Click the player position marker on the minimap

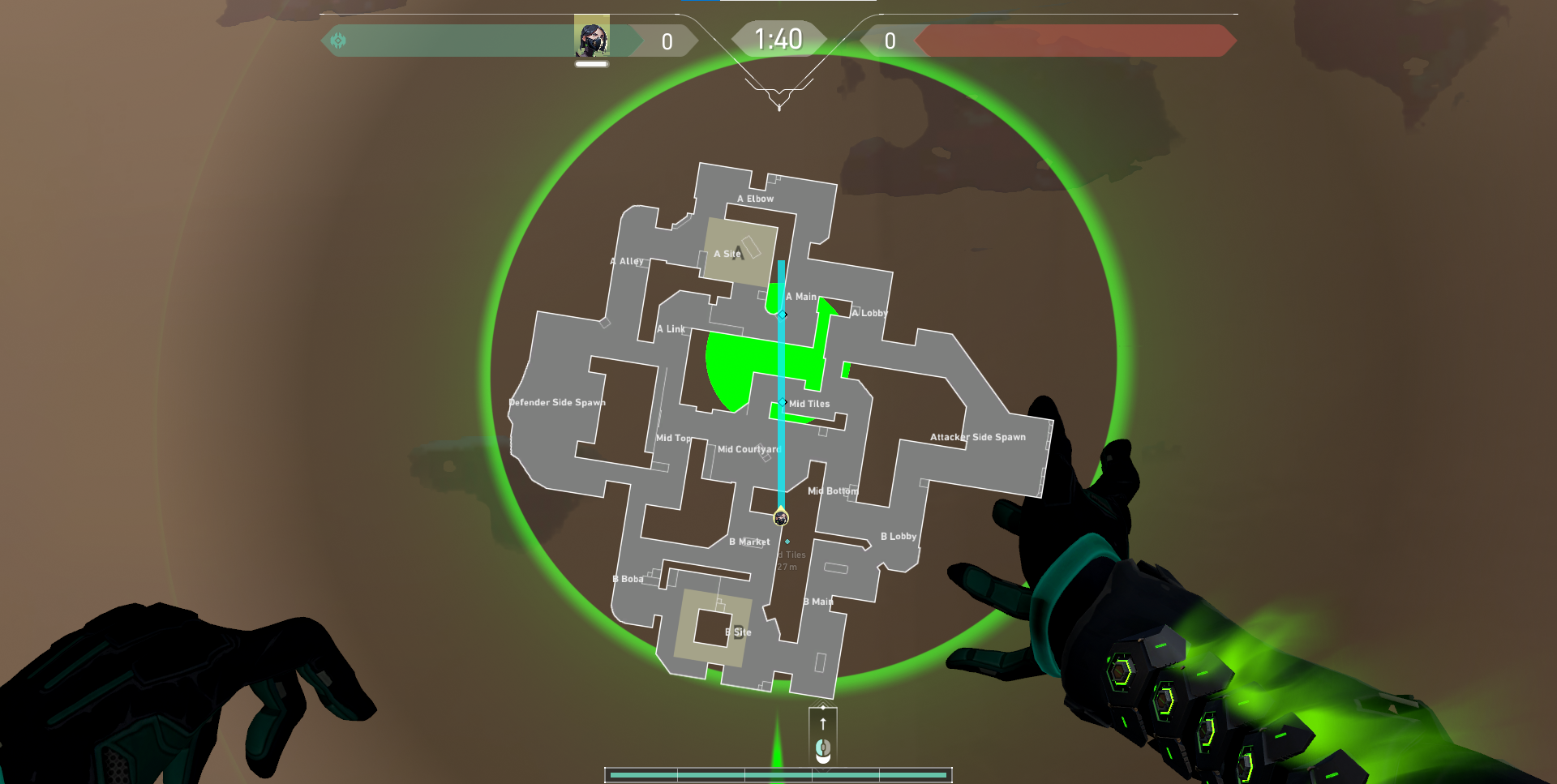(x=781, y=518)
